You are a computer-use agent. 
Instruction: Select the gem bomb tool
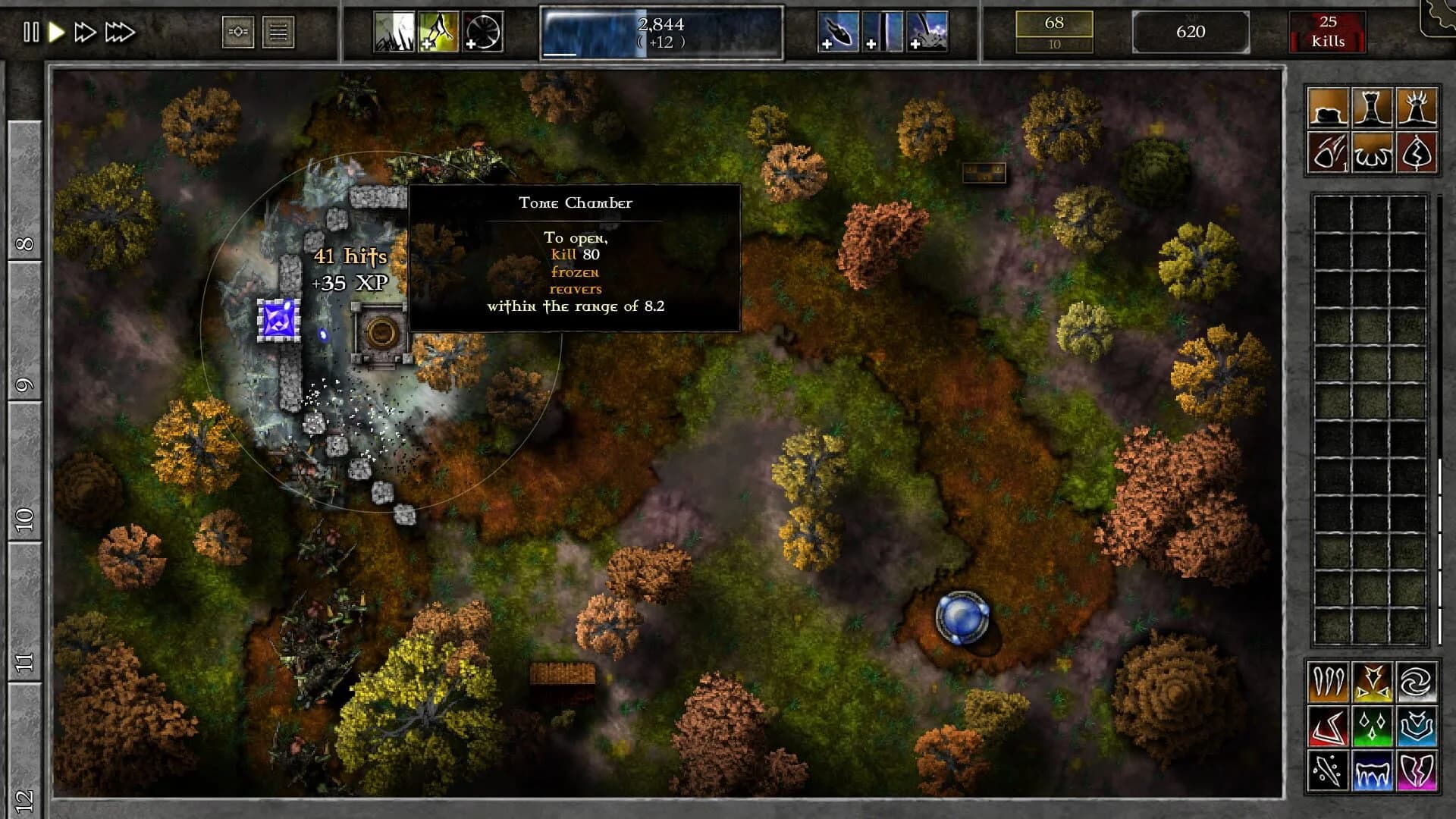pyautogui.click(x=1329, y=152)
